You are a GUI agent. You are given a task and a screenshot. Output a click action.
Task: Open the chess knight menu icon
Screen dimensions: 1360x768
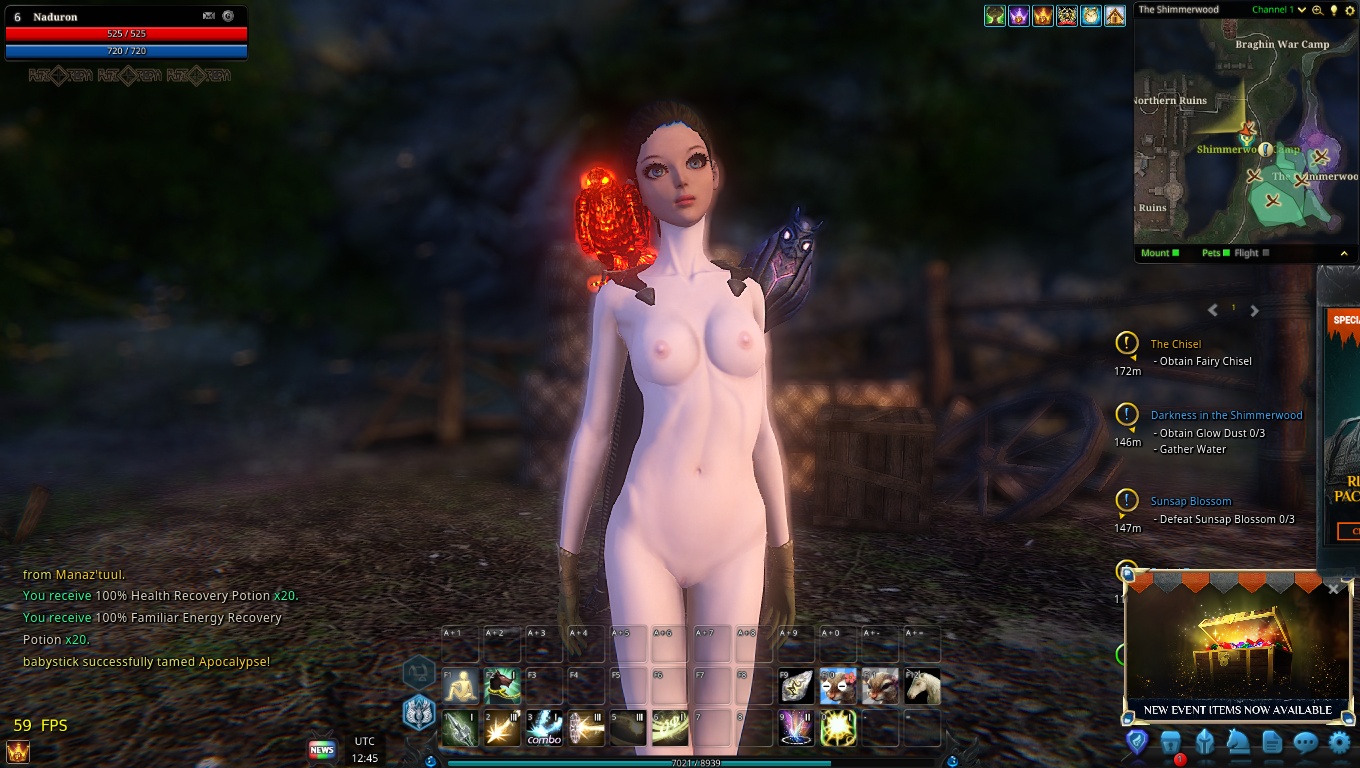click(x=1238, y=742)
